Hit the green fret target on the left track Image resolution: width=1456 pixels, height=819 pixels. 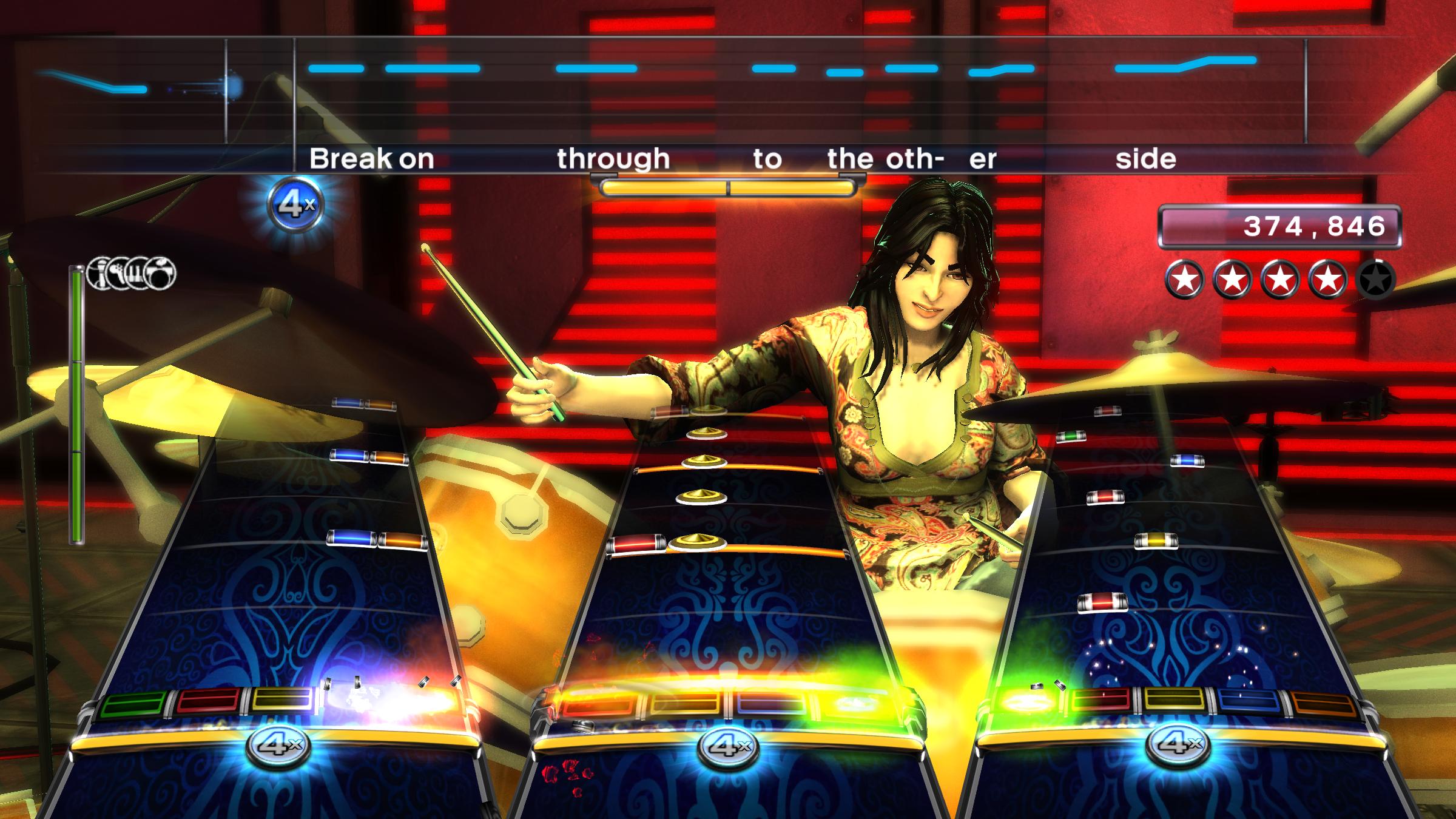[x=134, y=704]
